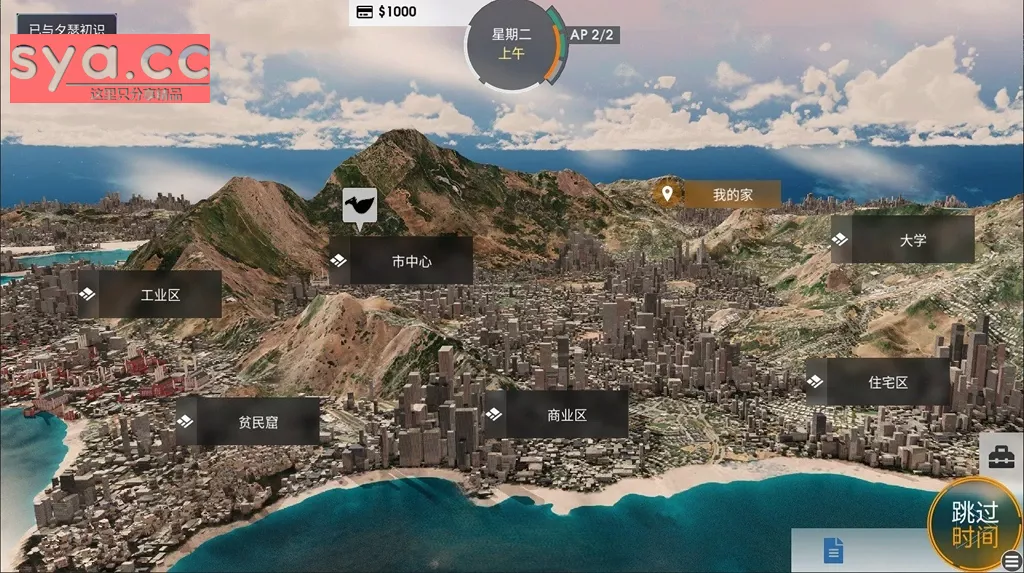This screenshot has width=1024, height=573.
Task: Travel to 市中心 (city center)
Action: [x=400, y=261]
